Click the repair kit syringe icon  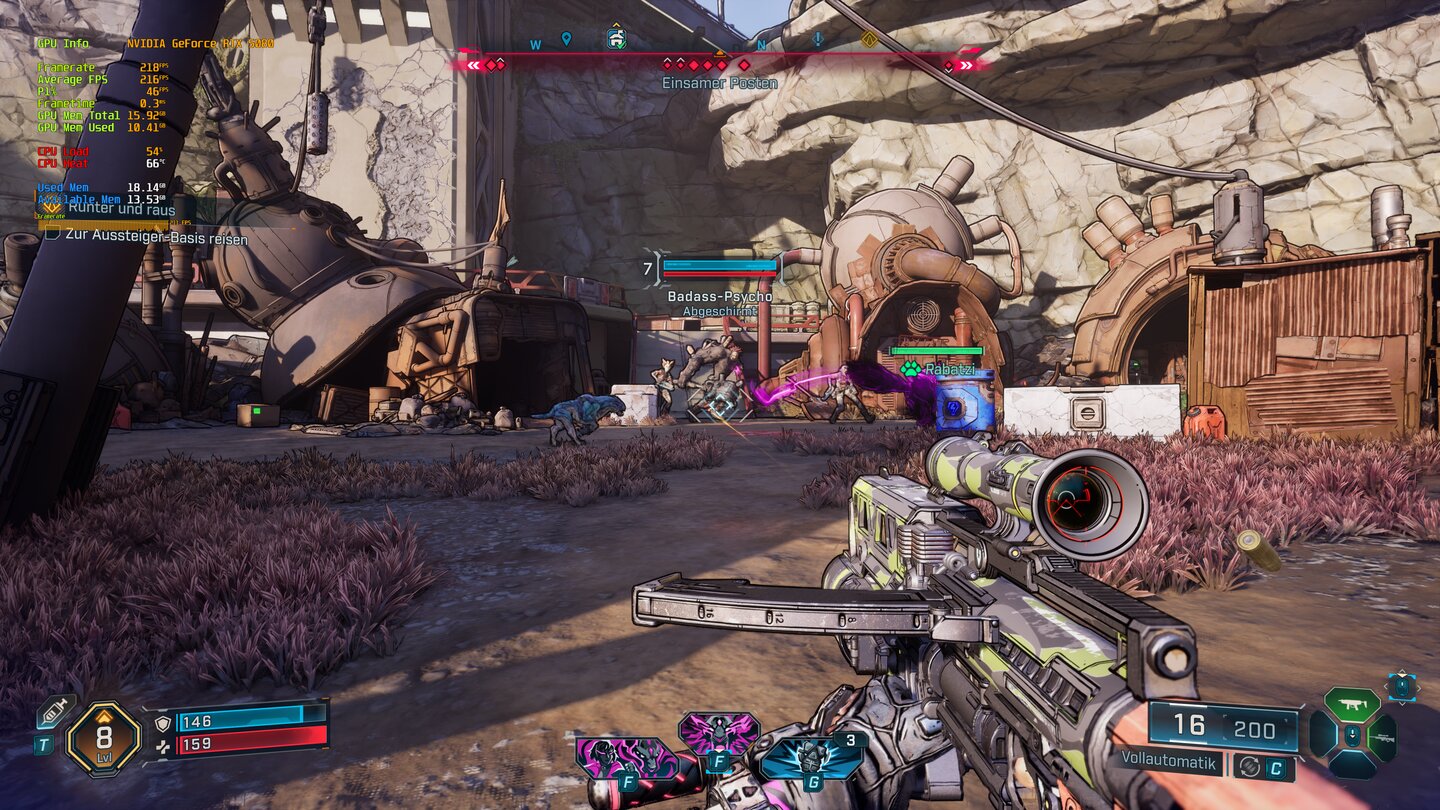click(x=54, y=710)
